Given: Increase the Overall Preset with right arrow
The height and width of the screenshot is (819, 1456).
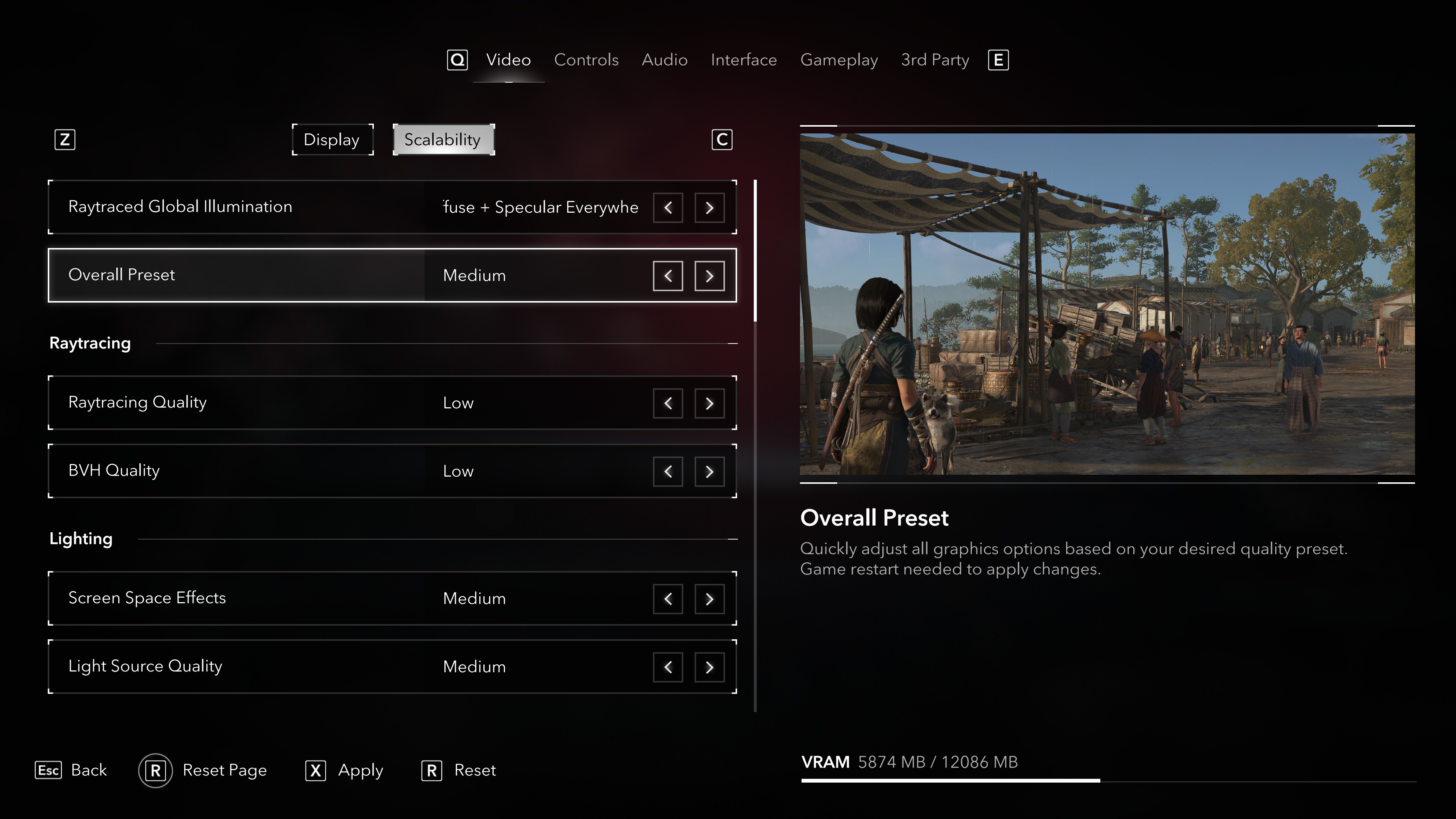Looking at the screenshot, I should tap(709, 276).
